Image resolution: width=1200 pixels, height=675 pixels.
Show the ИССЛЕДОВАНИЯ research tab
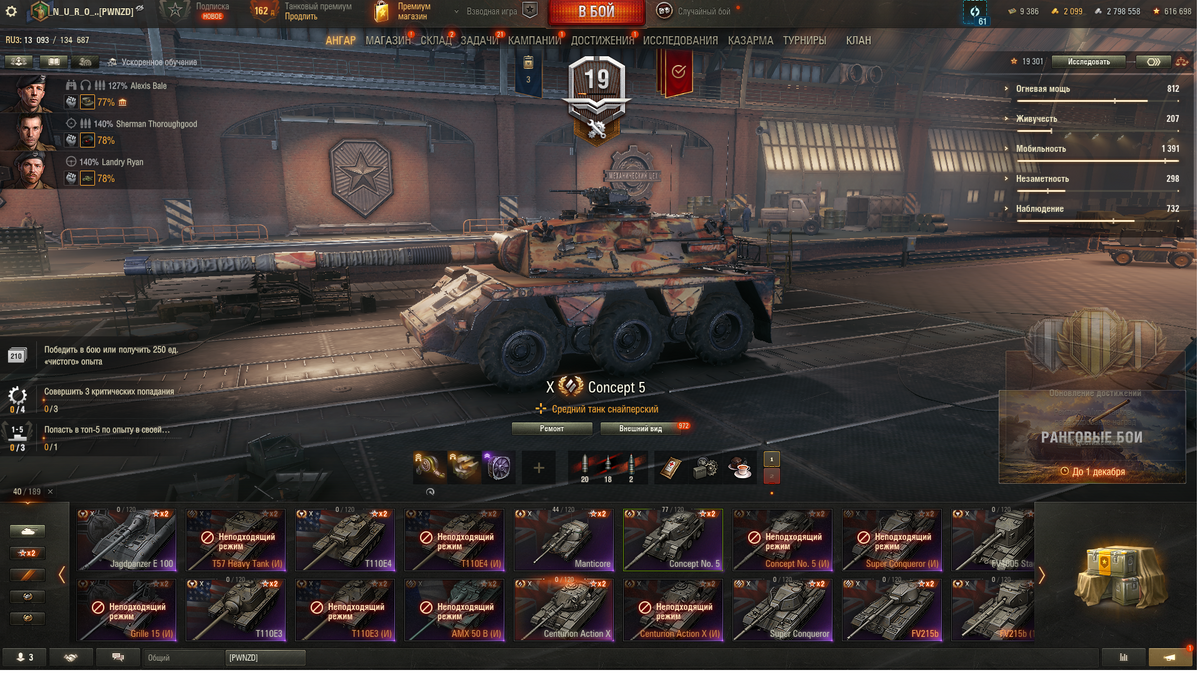(680, 41)
